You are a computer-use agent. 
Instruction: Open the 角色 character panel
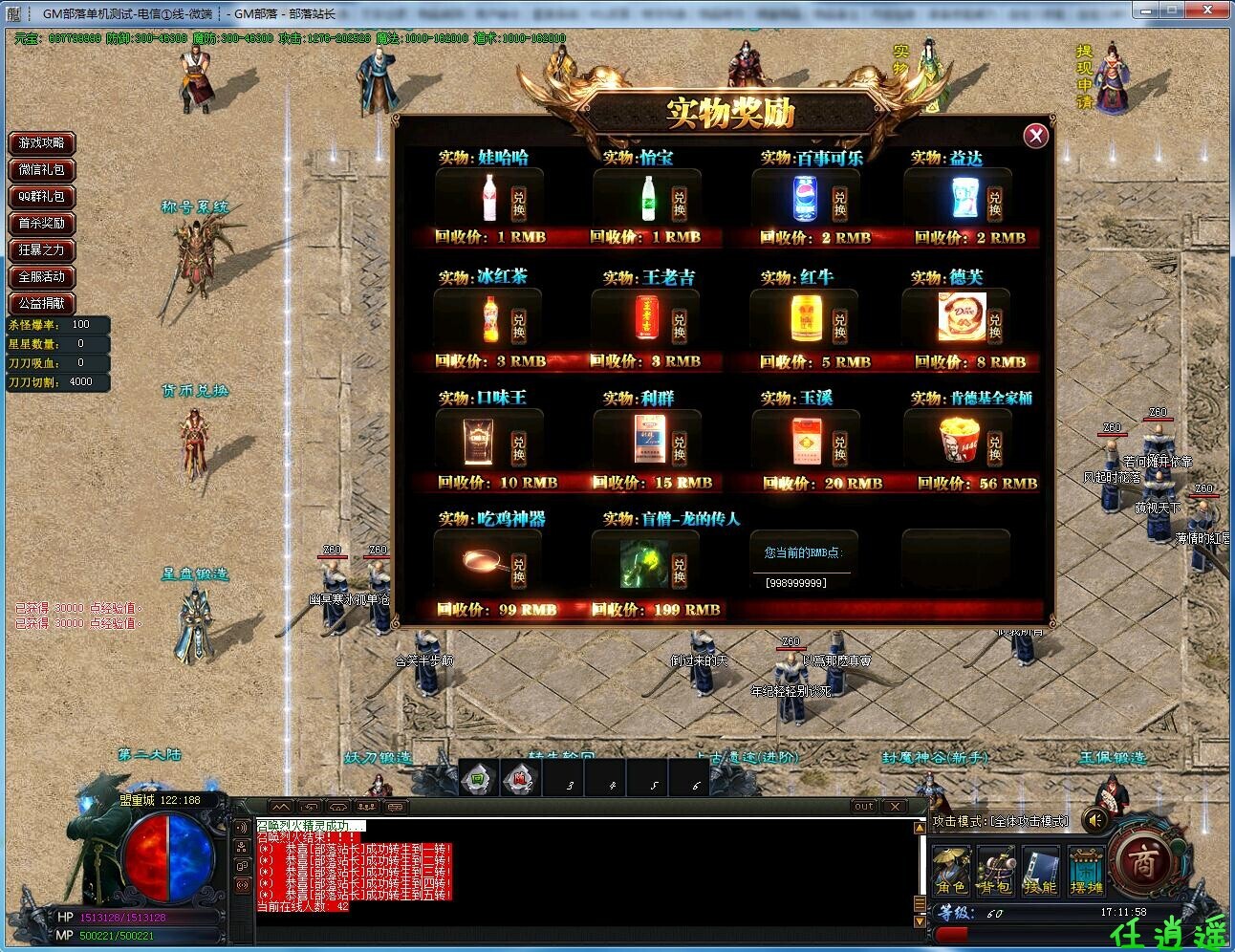coord(951,870)
